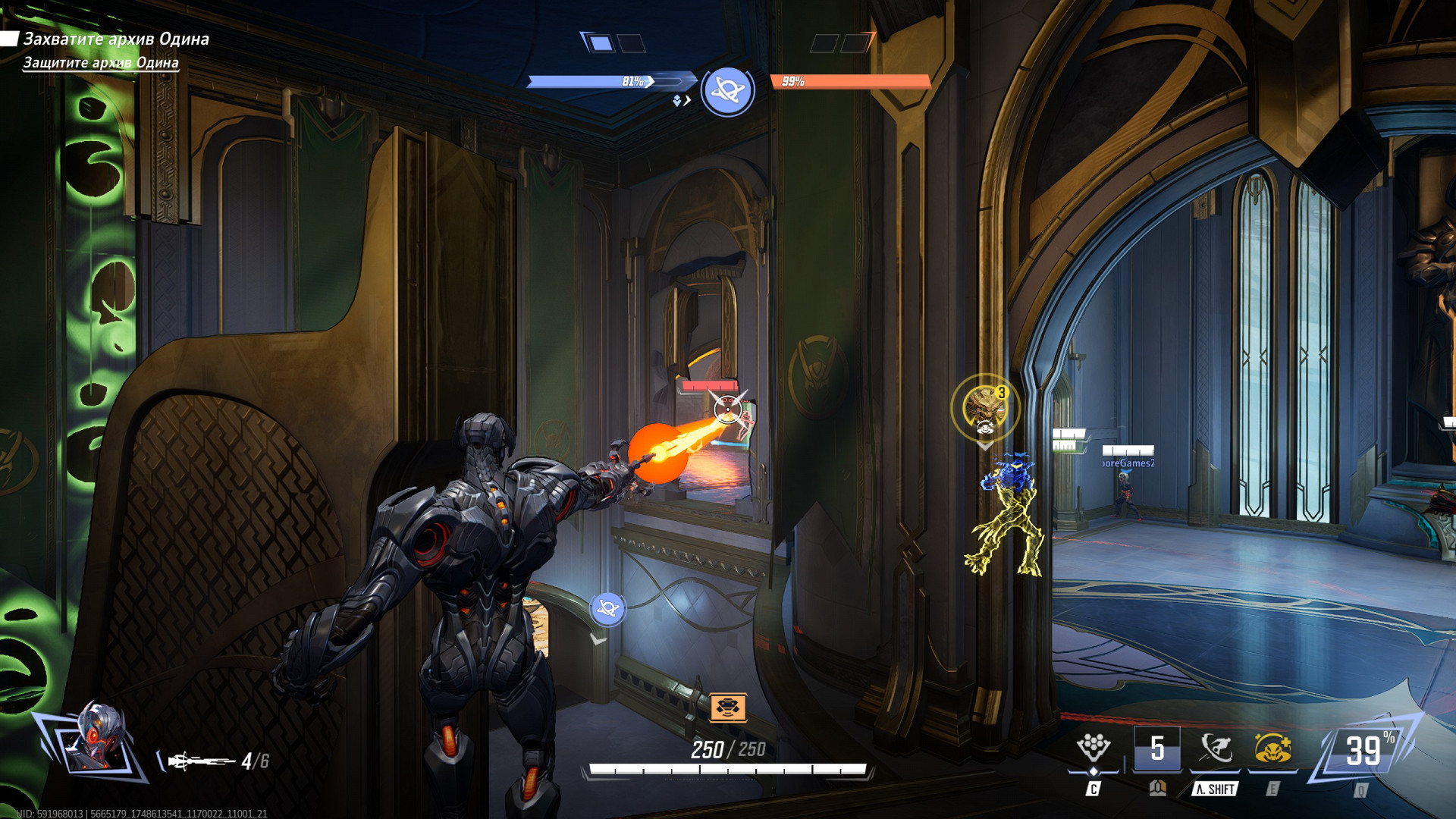Click the capture point orbit emblem
The width and height of the screenshot is (1456, 819).
(727, 90)
